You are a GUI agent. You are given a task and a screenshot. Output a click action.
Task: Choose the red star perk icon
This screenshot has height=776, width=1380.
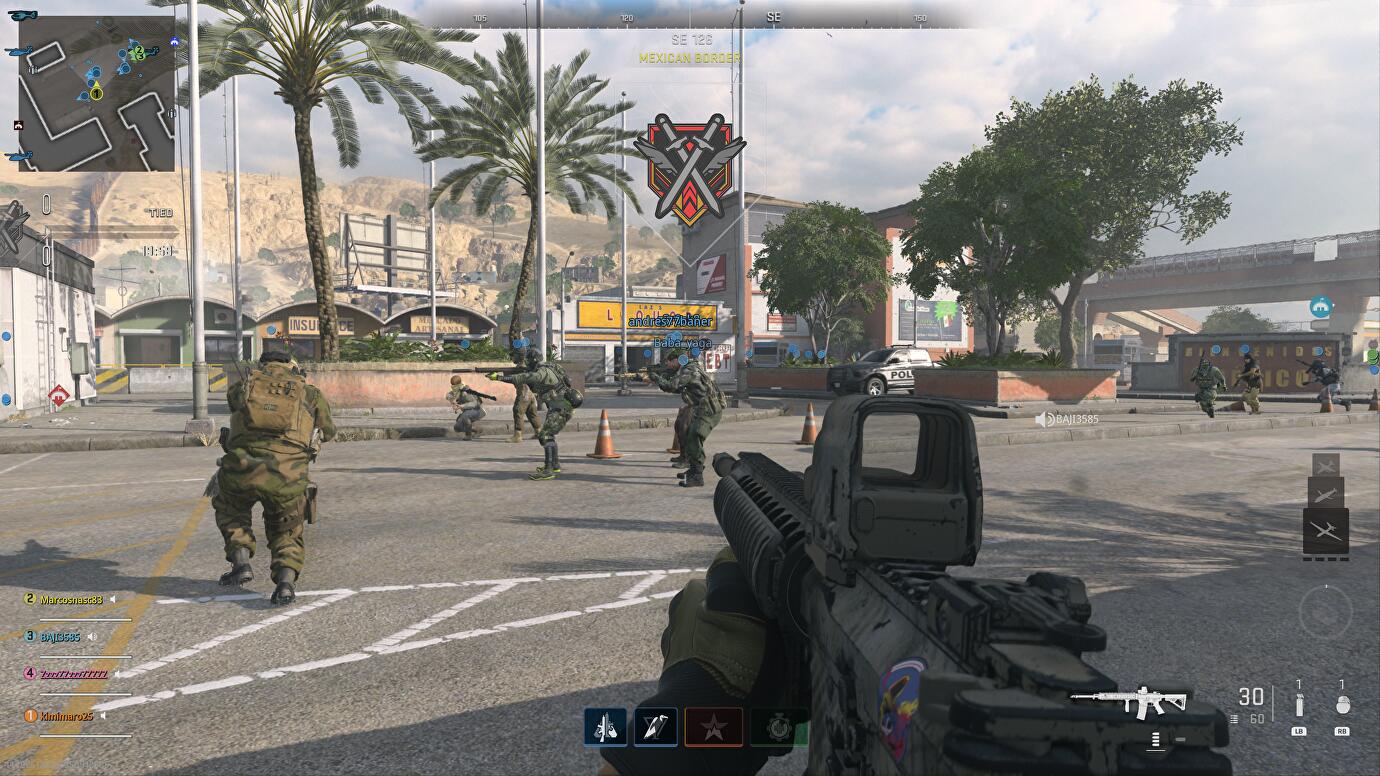(714, 727)
